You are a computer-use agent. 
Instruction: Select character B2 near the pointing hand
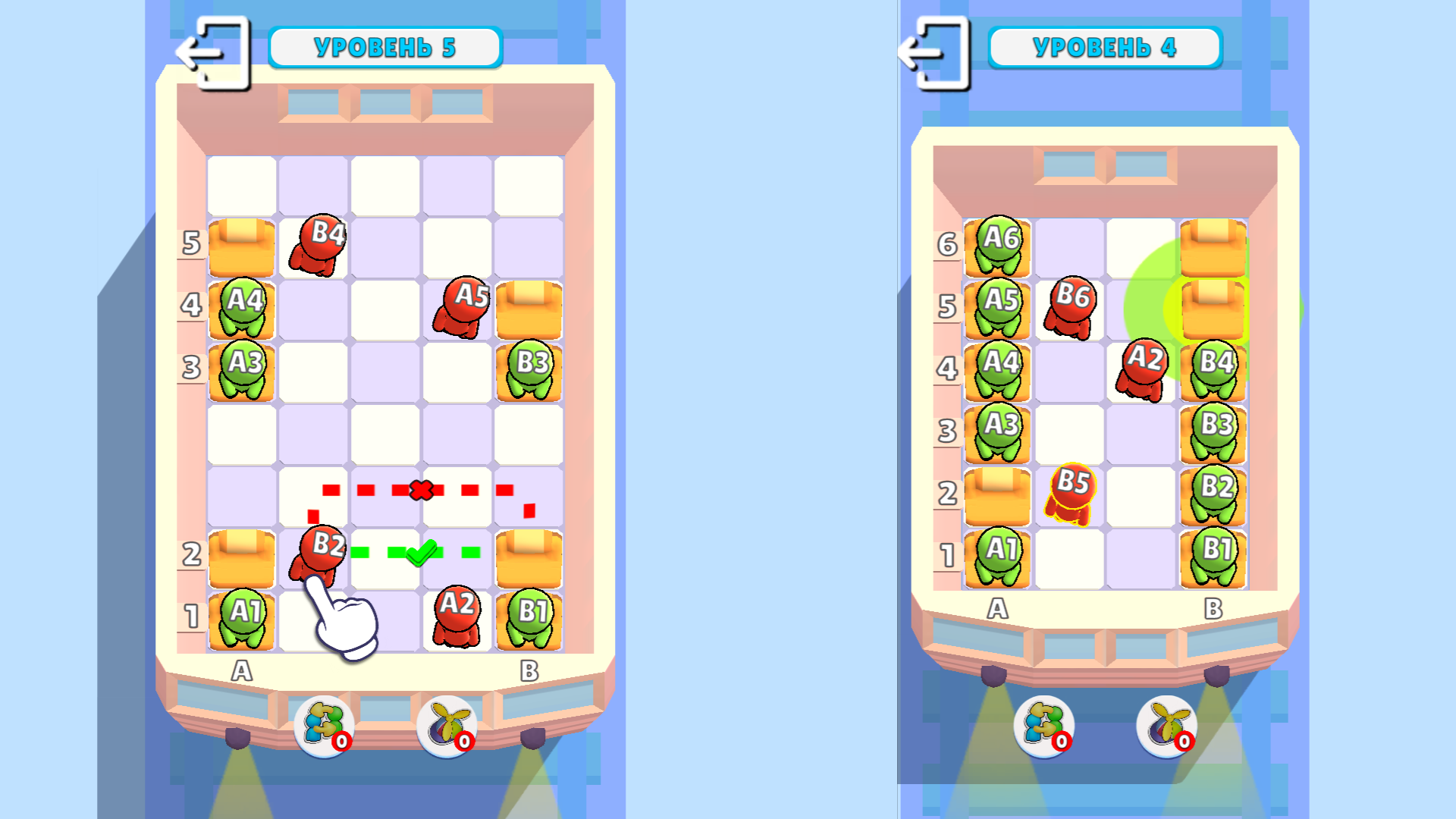point(322,546)
